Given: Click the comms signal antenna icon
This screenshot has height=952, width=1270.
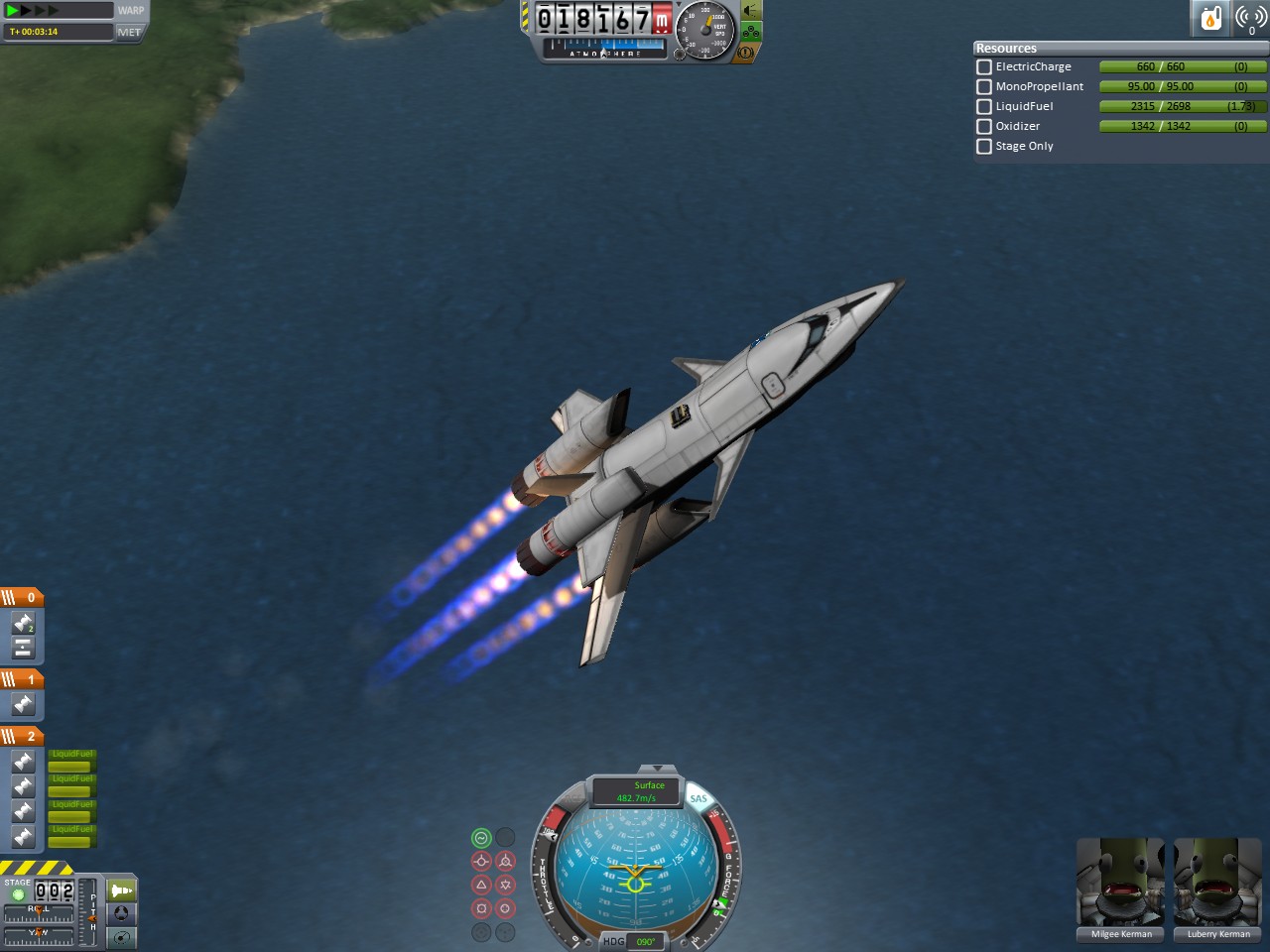Looking at the screenshot, I should pos(1250,18).
